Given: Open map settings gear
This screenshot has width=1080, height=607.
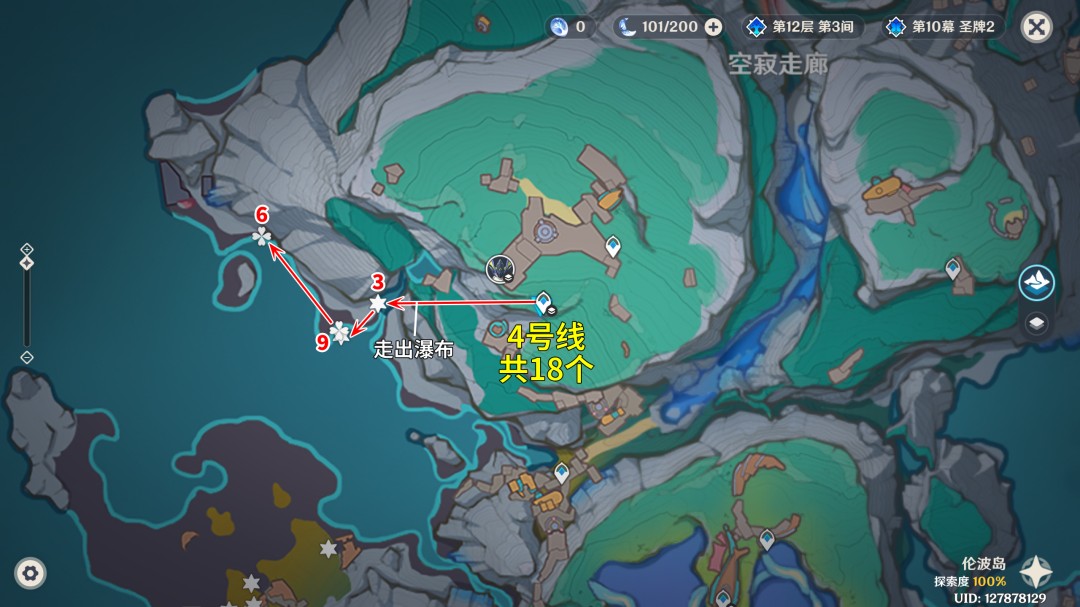Looking at the screenshot, I should coord(30,573).
